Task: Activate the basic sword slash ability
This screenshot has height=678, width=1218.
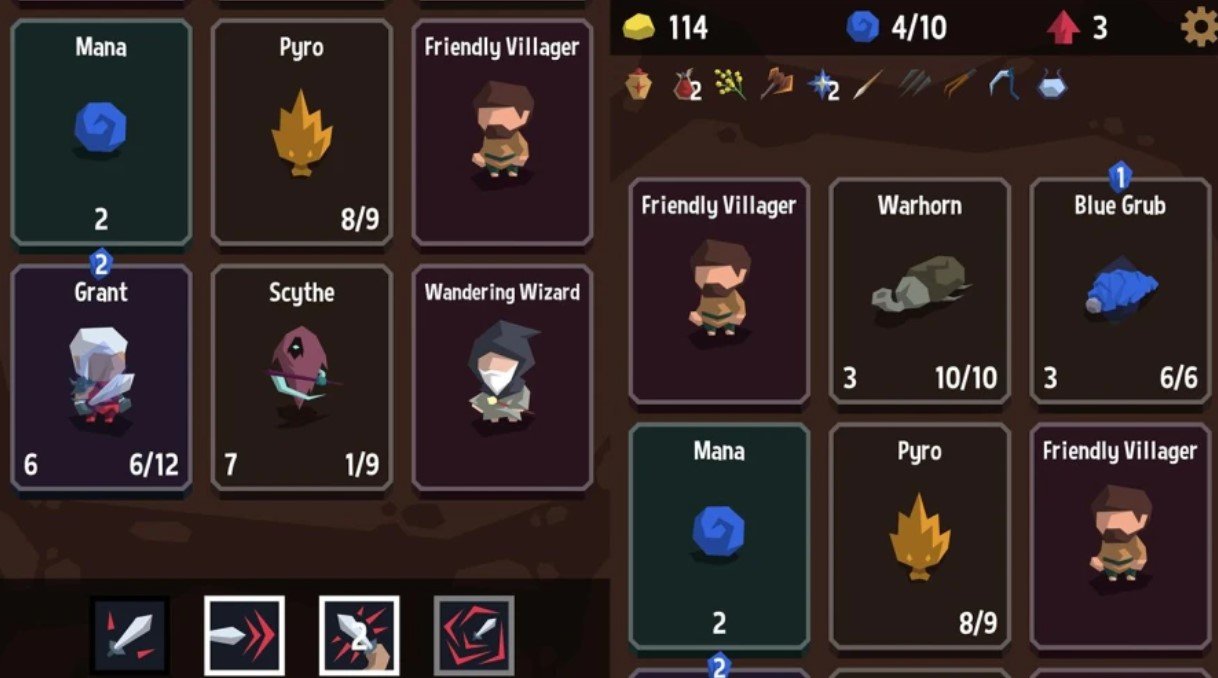Action: click(x=130, y=635)
